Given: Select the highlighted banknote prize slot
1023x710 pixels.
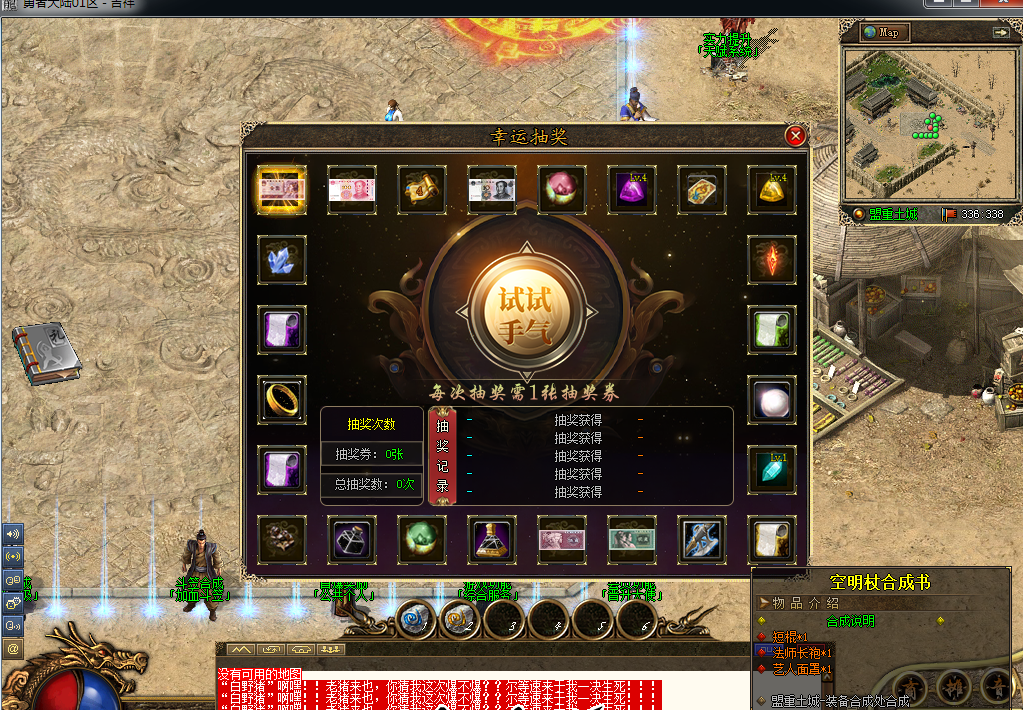Looking at the screenshot, I should [x=282, y=190].
